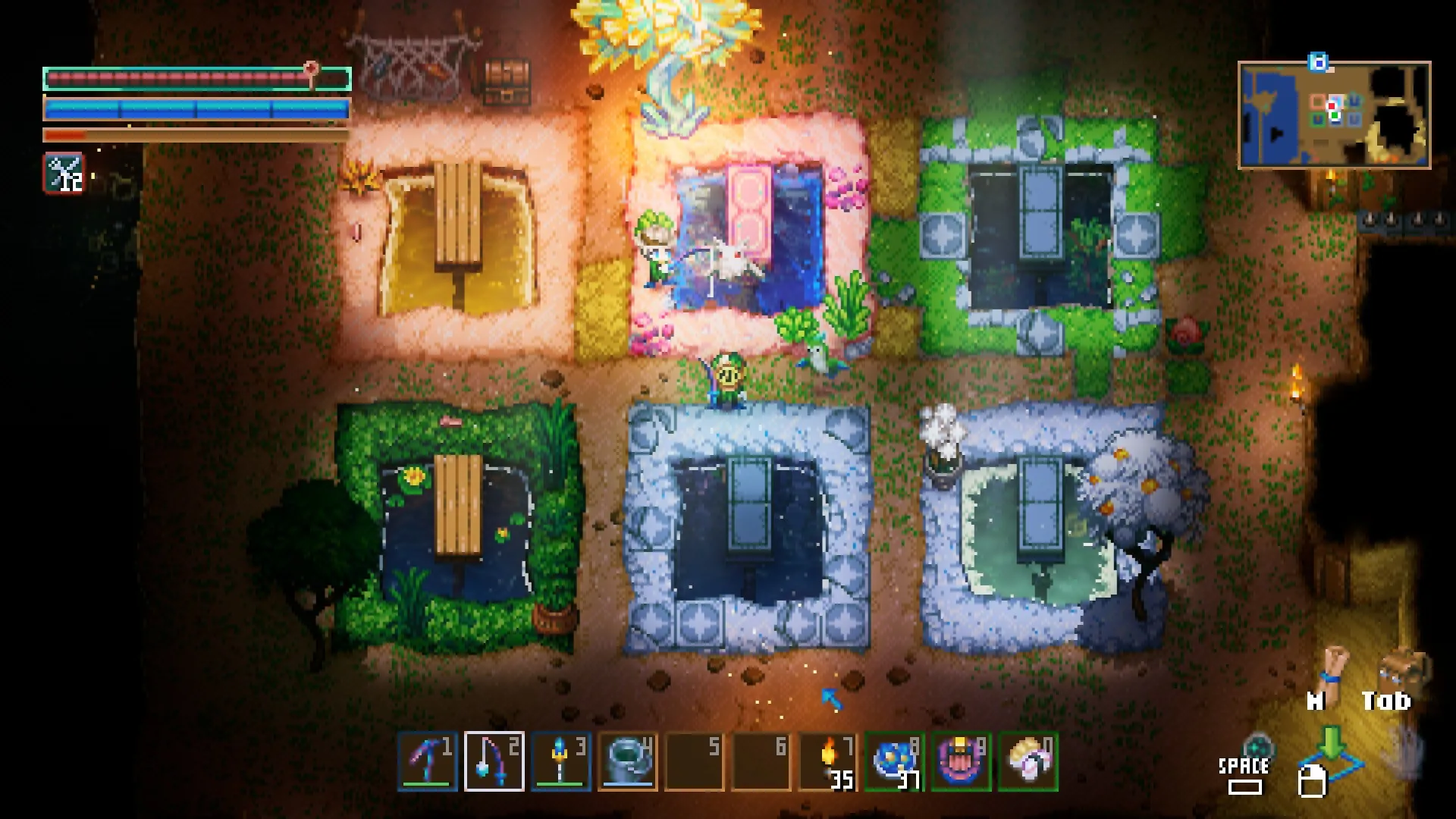Screen dimensions: 1456x819
Task: Select the watering can hotbar slot
Action: tap(627, 761)
